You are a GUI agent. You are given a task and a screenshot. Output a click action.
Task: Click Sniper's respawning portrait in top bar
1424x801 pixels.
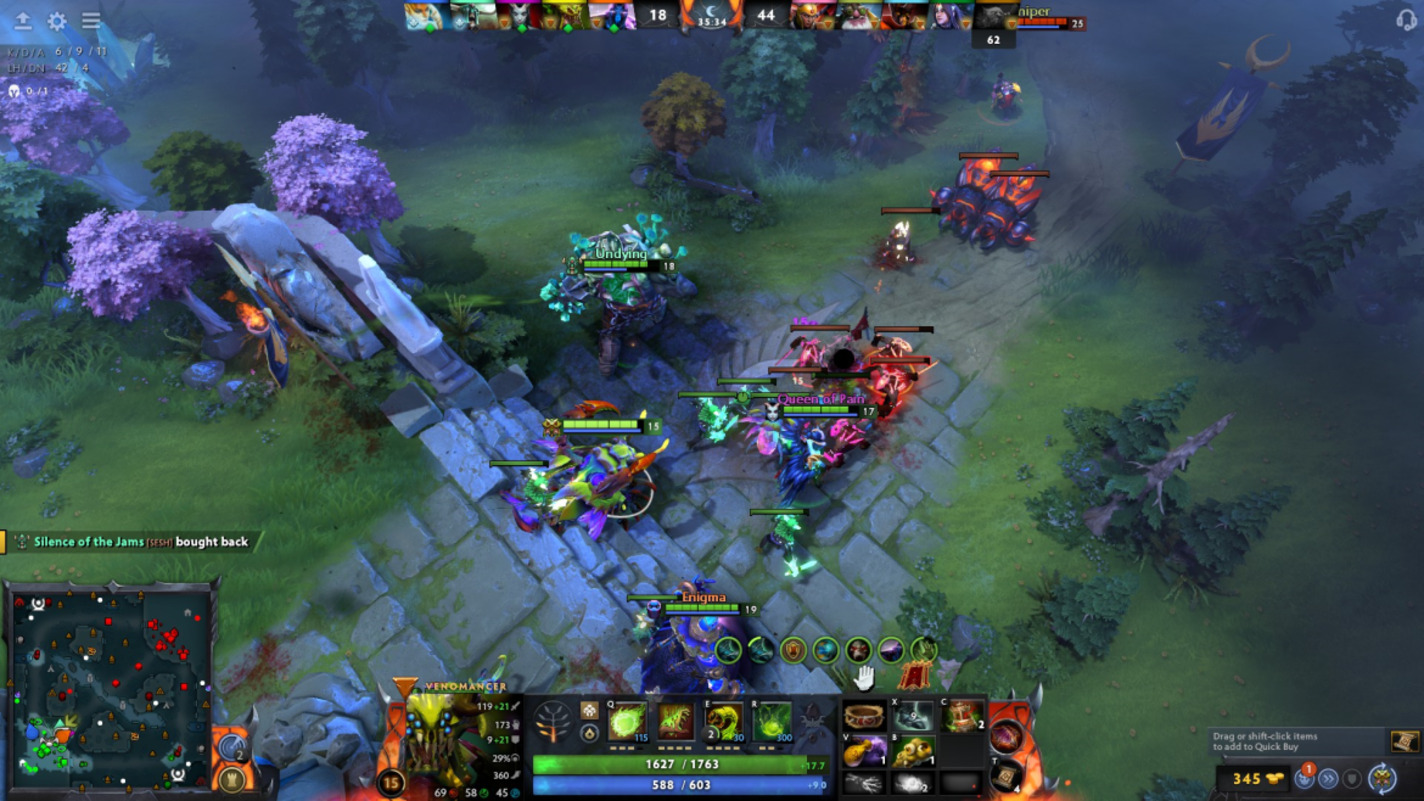pyautogui.click(x=997, y=15)
